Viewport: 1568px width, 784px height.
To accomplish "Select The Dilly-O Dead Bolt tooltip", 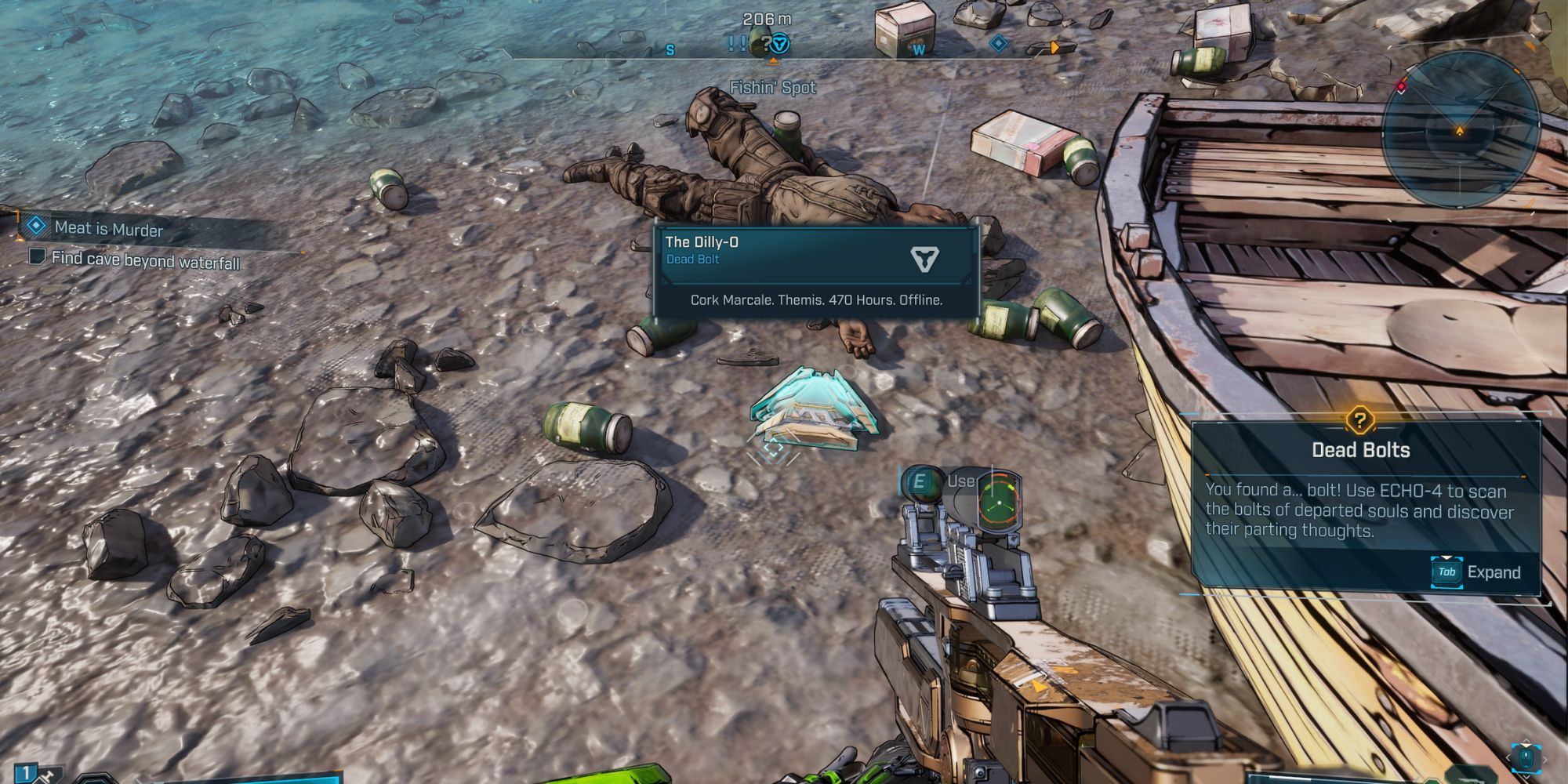I will (816, 271).
